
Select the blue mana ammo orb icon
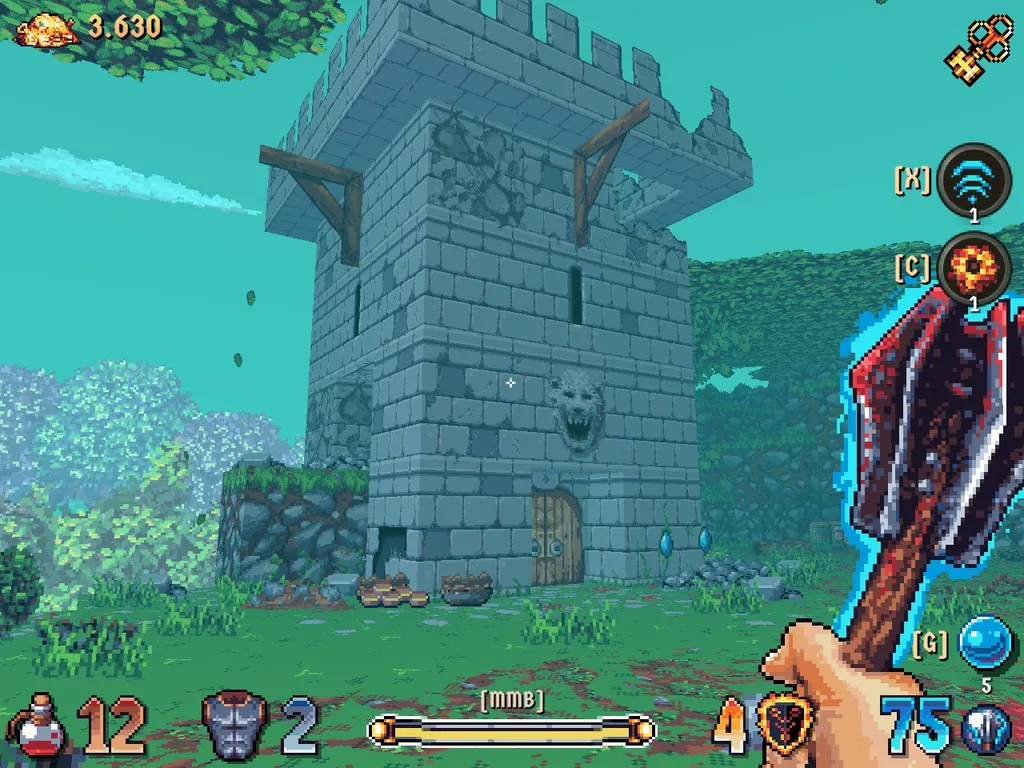coord(985,729)
